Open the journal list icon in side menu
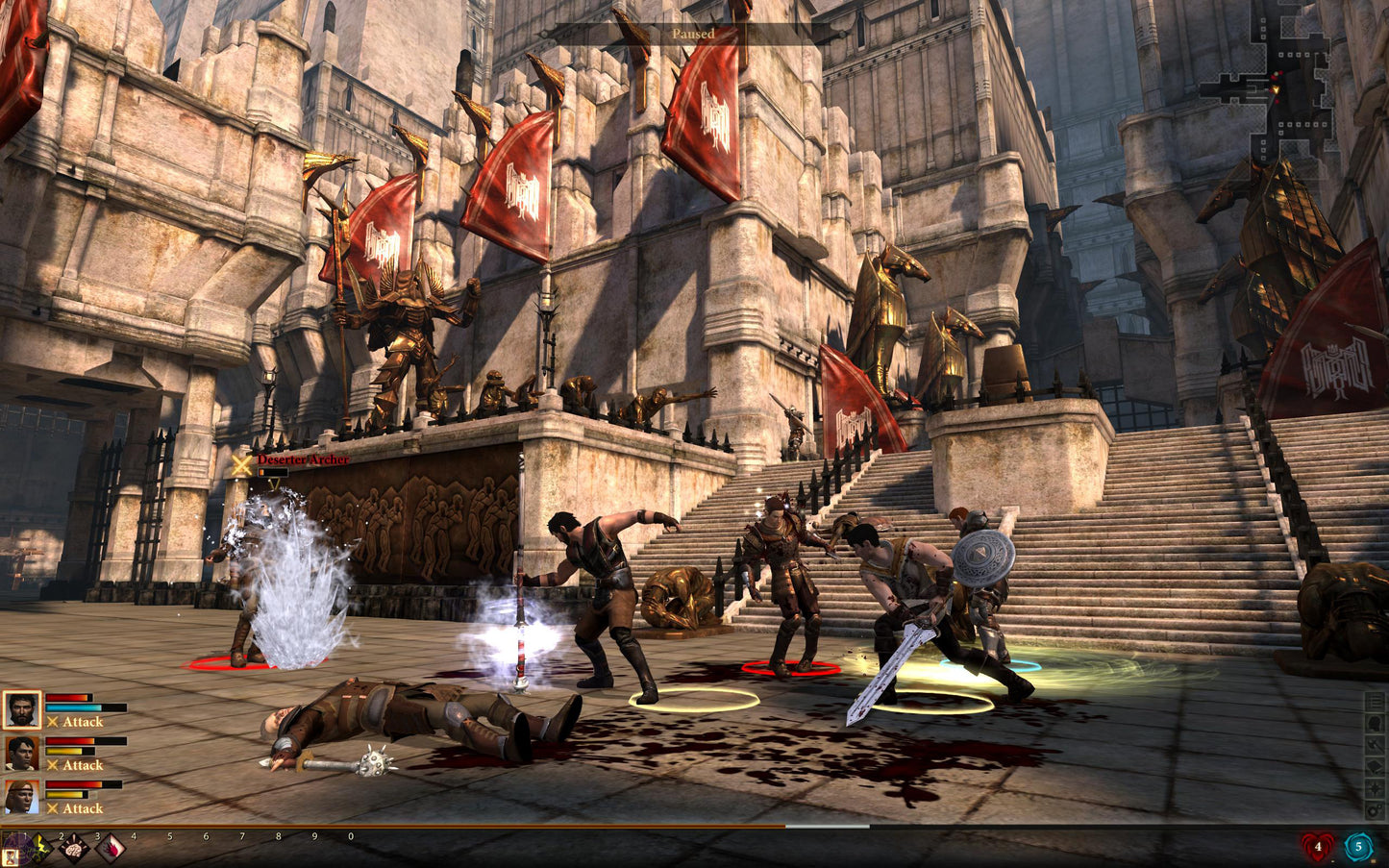Screen dimensions: 1389x868 tap(1375, 701)
